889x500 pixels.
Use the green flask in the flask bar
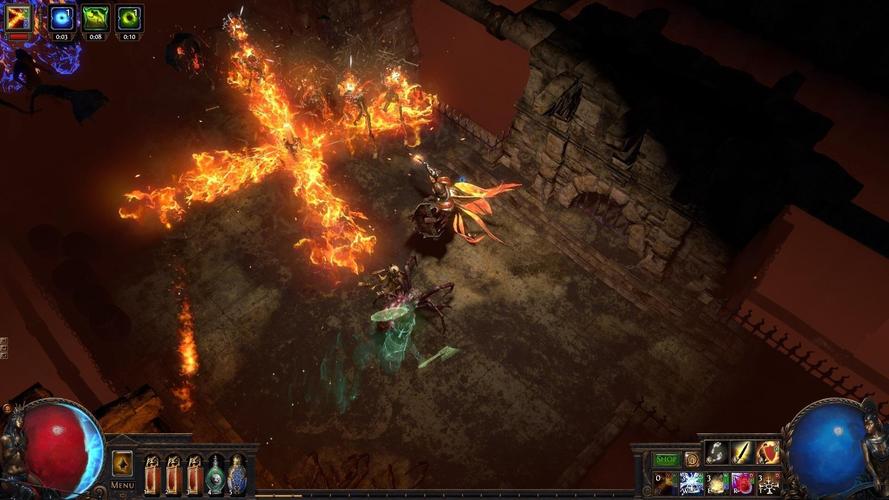tap(214, 474)
